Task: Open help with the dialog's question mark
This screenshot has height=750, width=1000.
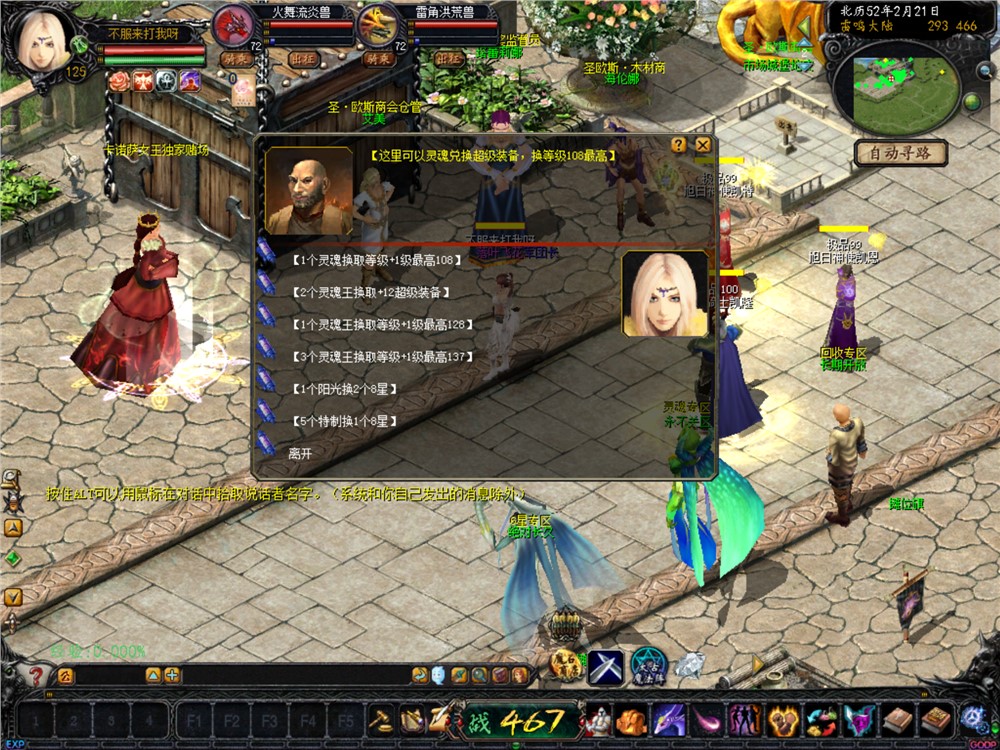Action: pyautogui.click(x=679, y=145)
